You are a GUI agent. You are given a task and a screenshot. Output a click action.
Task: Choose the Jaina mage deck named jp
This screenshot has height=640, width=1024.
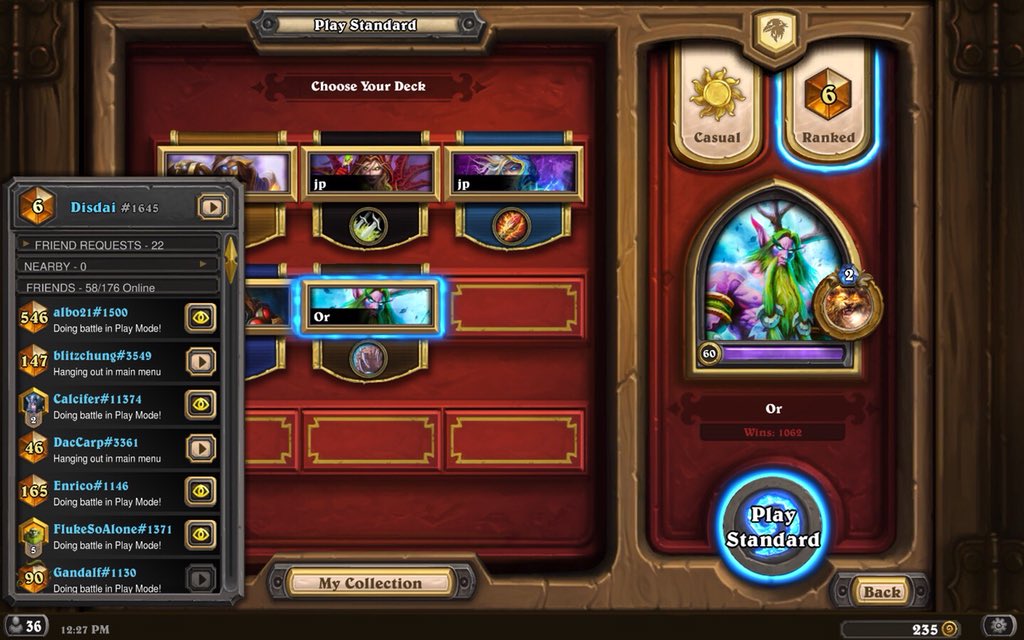coord(512,172)
